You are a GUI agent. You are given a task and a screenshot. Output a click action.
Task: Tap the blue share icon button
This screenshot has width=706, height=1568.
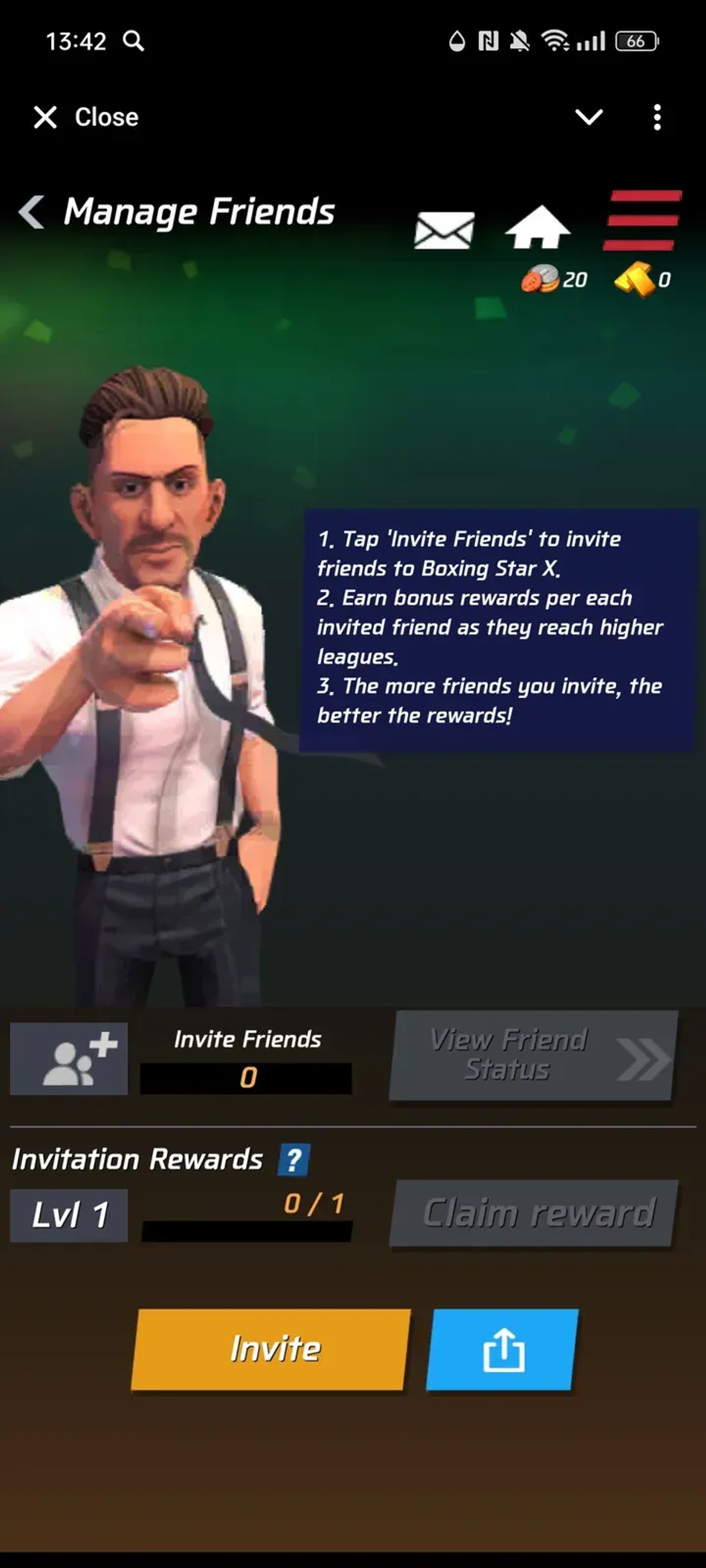tap(503, 1350)
